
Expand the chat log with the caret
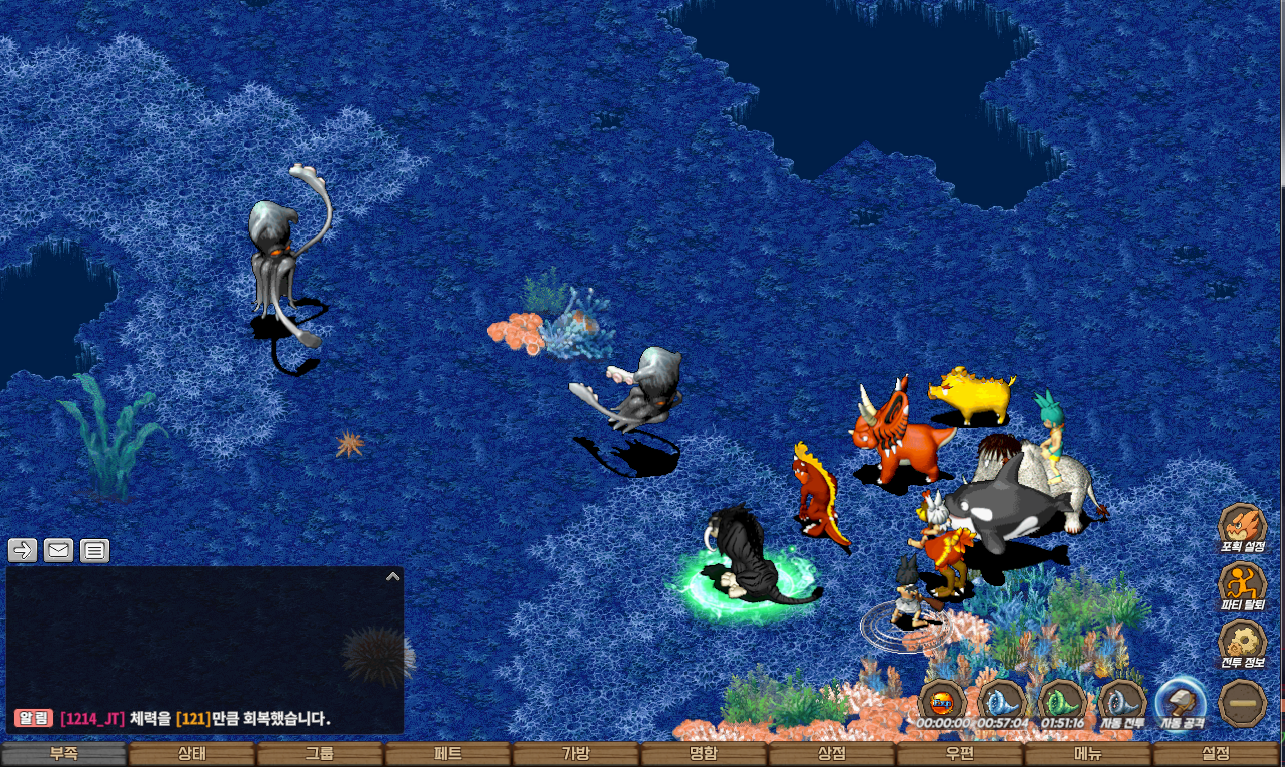click(x=393, y=576)
